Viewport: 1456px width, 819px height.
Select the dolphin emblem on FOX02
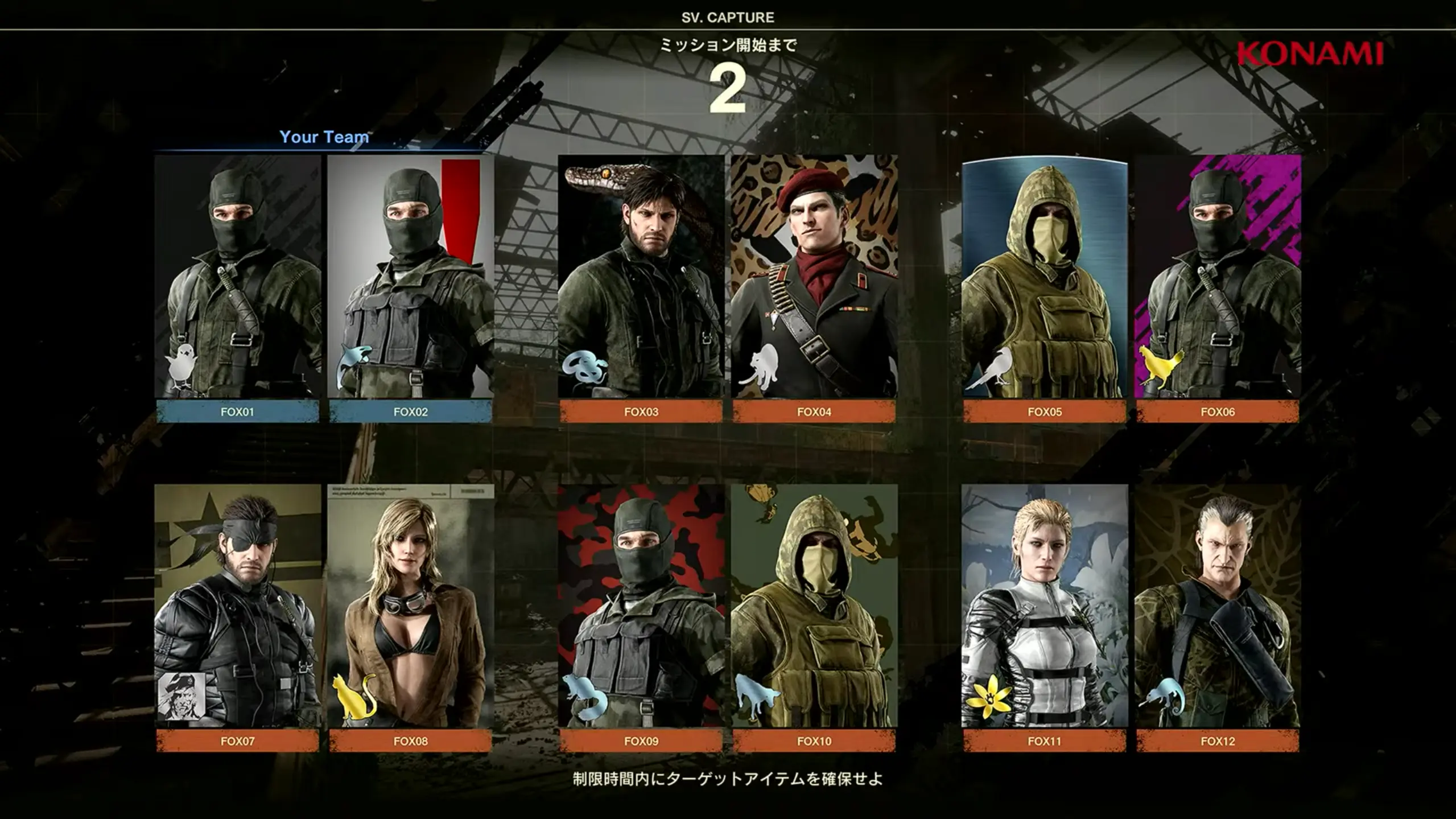tap(354, 366)
